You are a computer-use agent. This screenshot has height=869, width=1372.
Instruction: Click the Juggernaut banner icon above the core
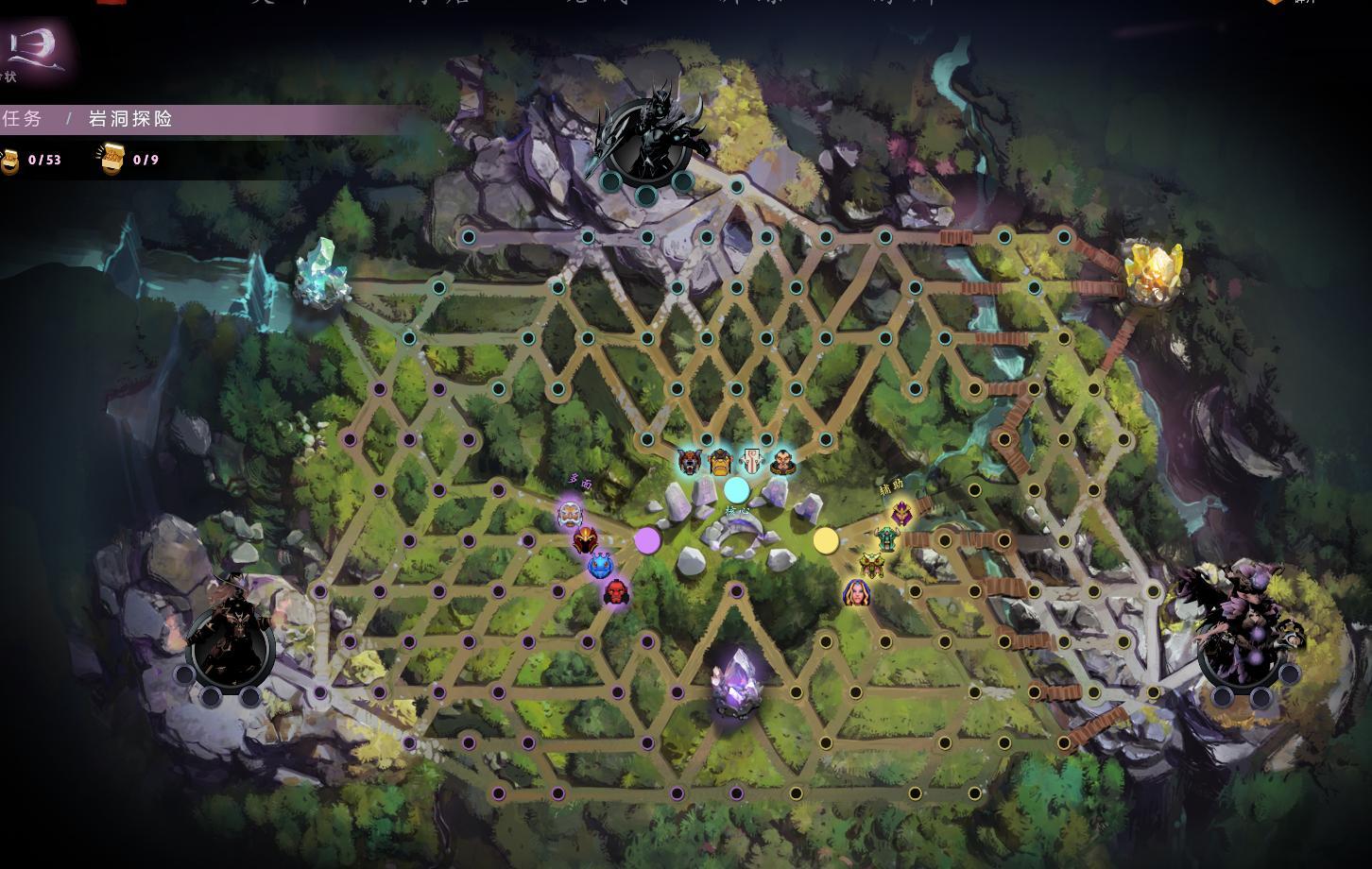point(752,460)
